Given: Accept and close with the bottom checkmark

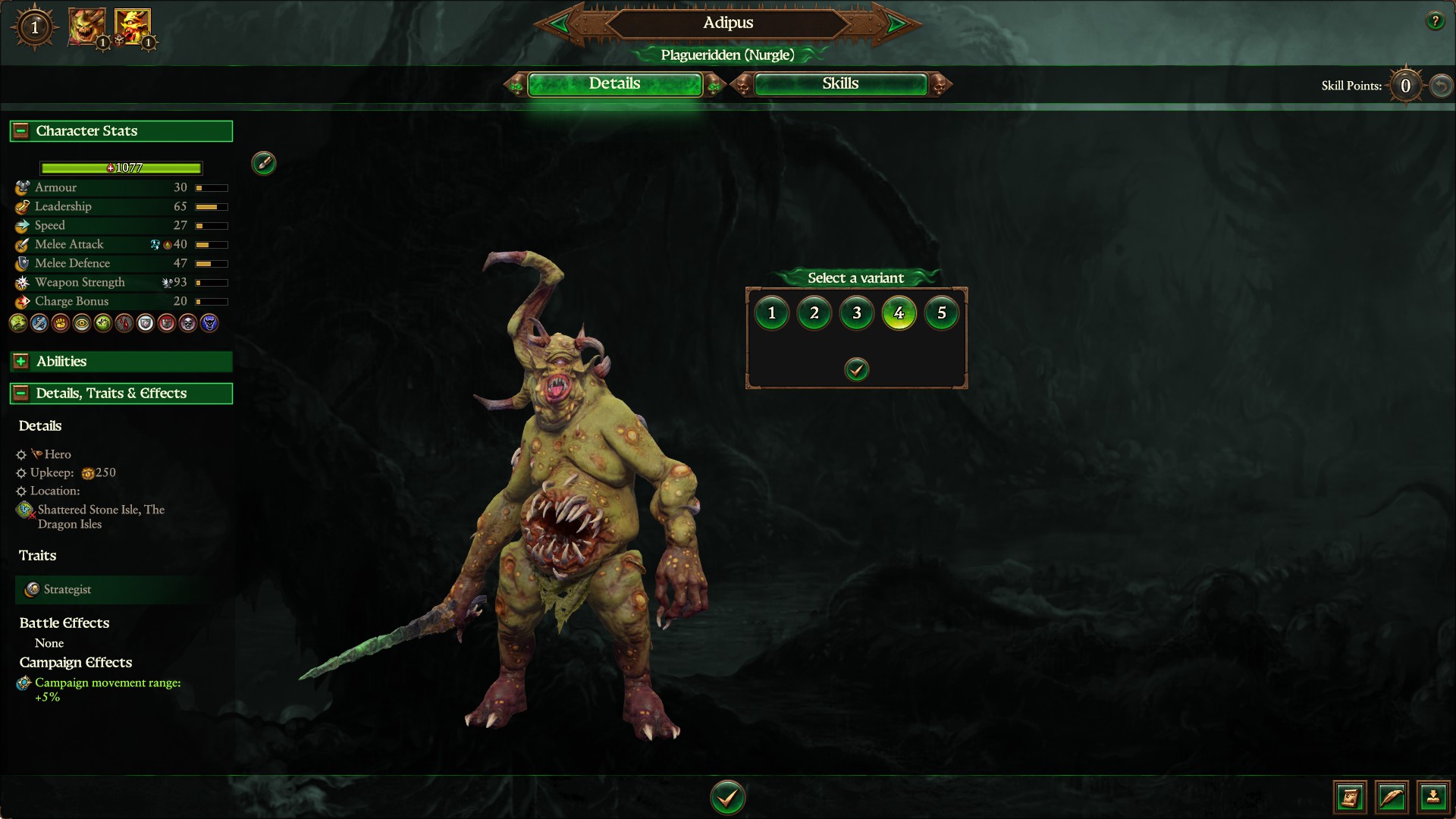Looking at the screenshot, I should [728, 797].
